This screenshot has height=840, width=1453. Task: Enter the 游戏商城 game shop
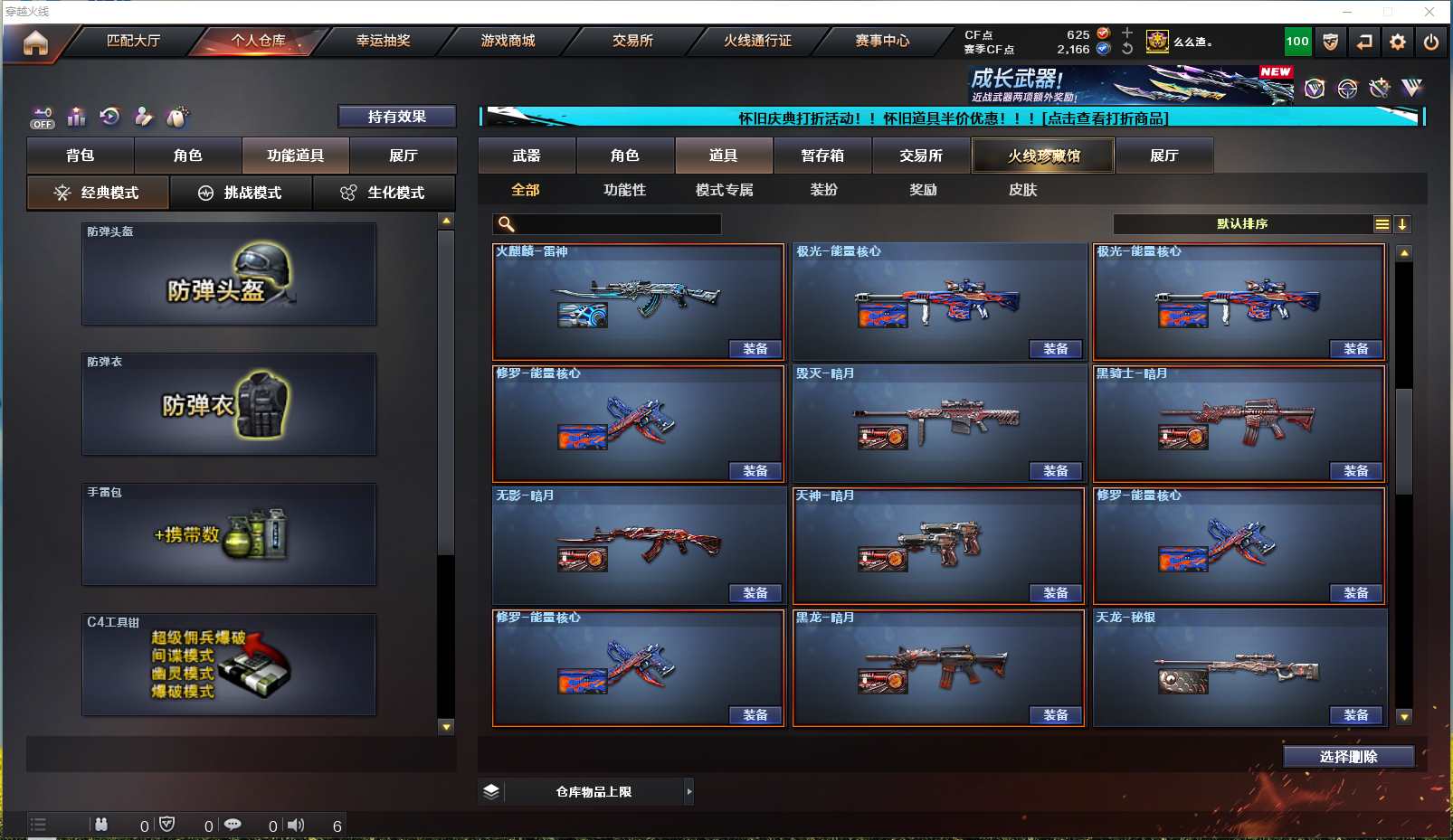508,41
